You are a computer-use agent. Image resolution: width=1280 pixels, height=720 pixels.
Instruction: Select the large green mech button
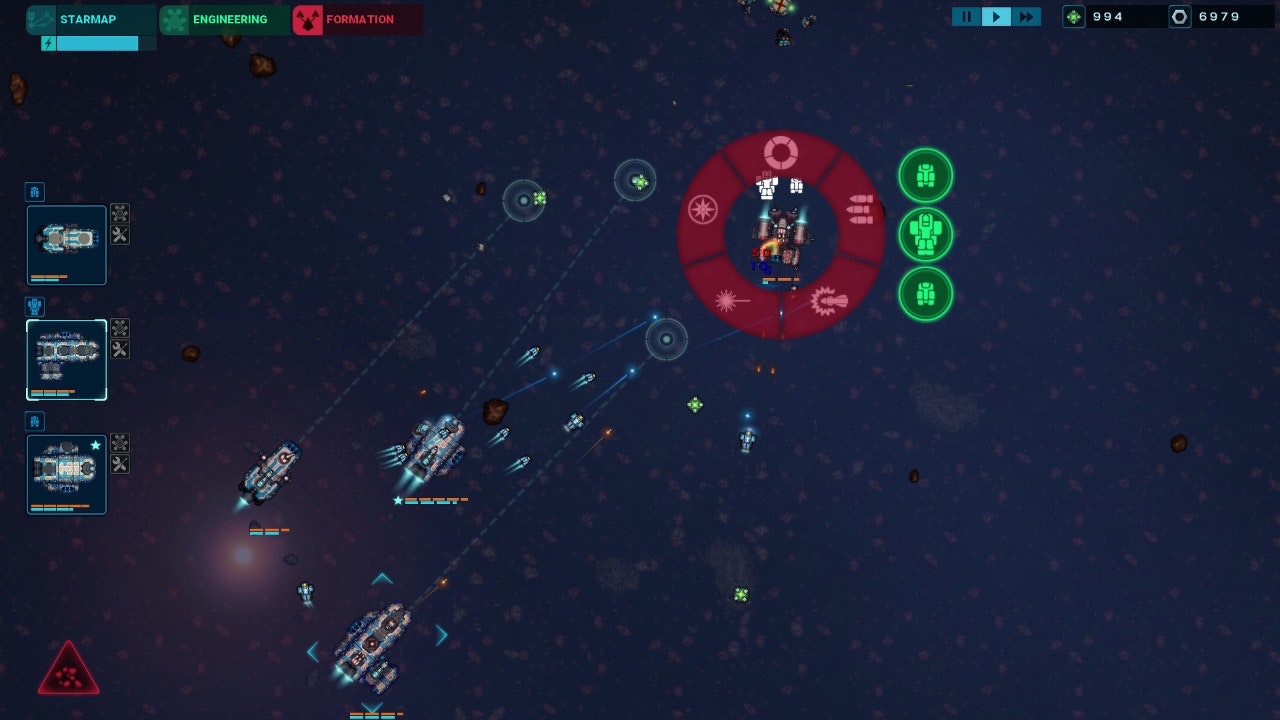click(x=925, y=235)
